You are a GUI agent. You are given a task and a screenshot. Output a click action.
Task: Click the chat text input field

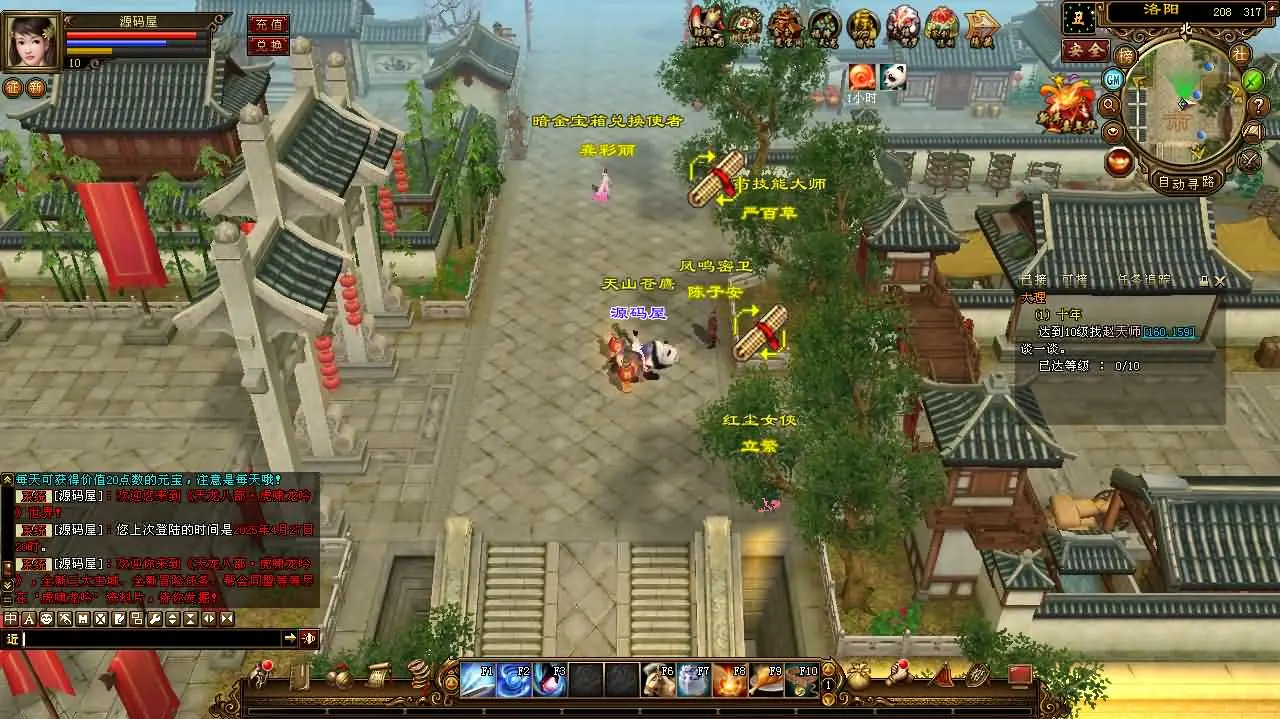(x=150, y=638)
